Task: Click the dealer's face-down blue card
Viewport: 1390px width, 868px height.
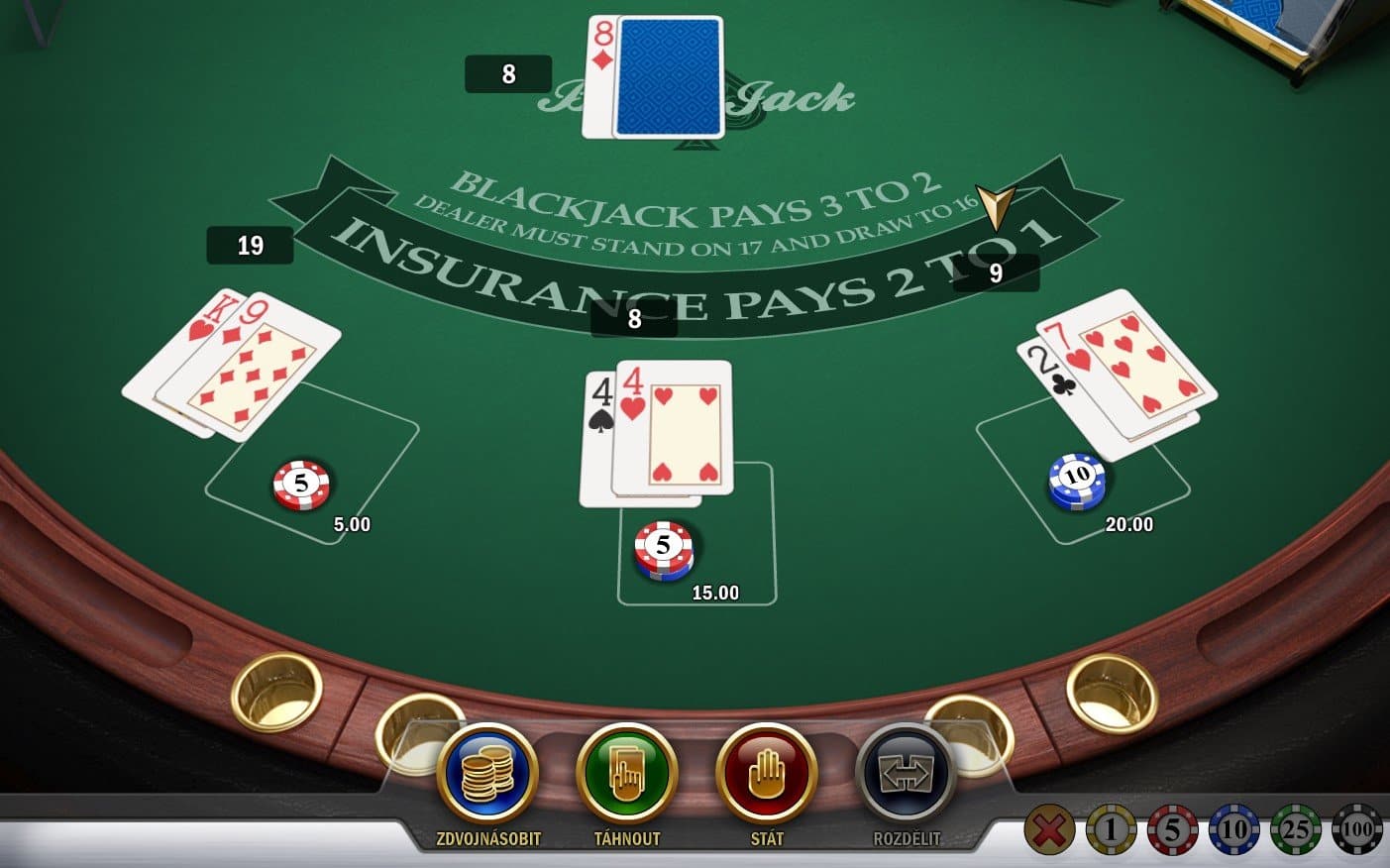Action: (666, 73)
